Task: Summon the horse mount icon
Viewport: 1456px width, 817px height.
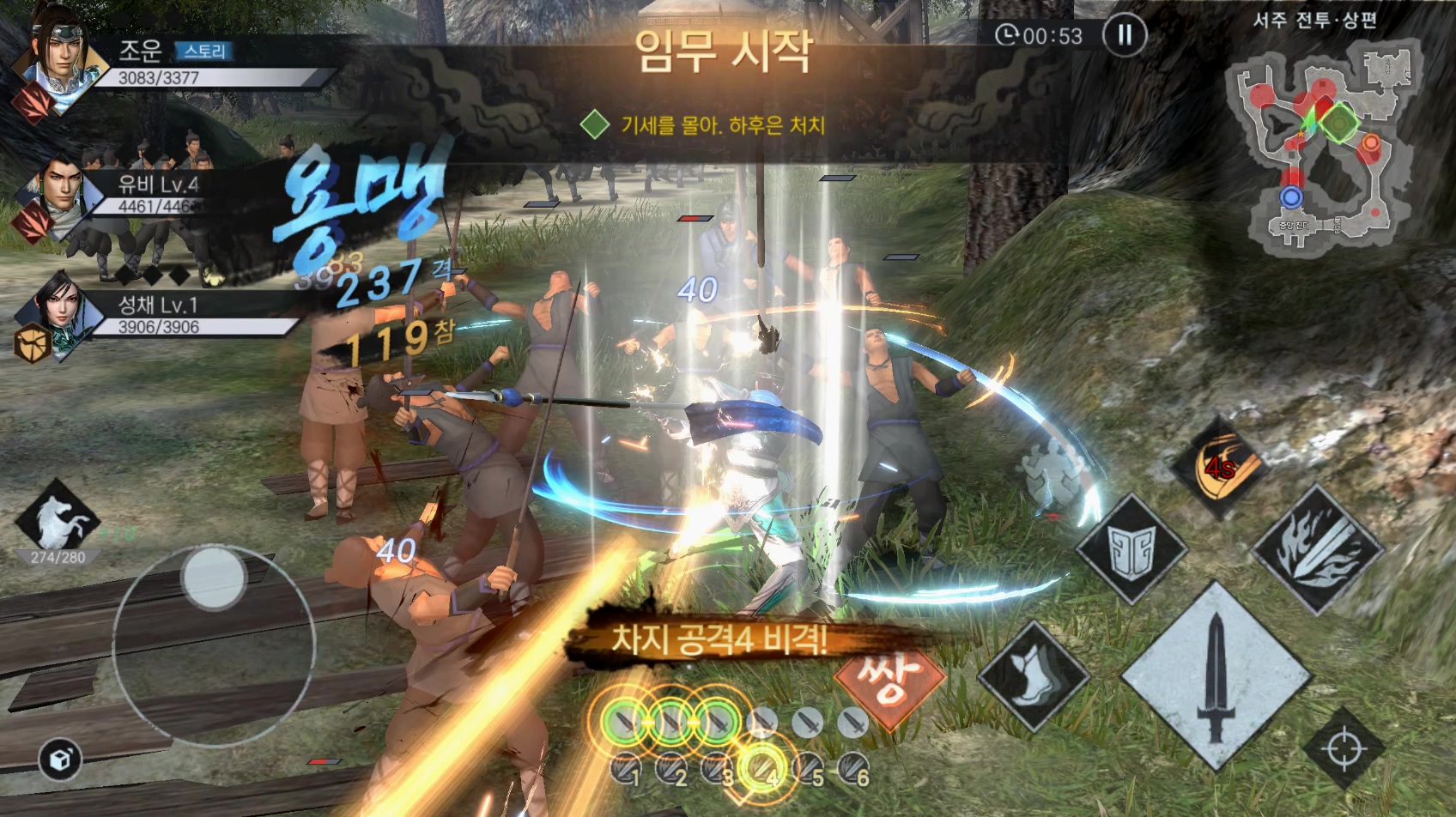Action: point(58,519)
